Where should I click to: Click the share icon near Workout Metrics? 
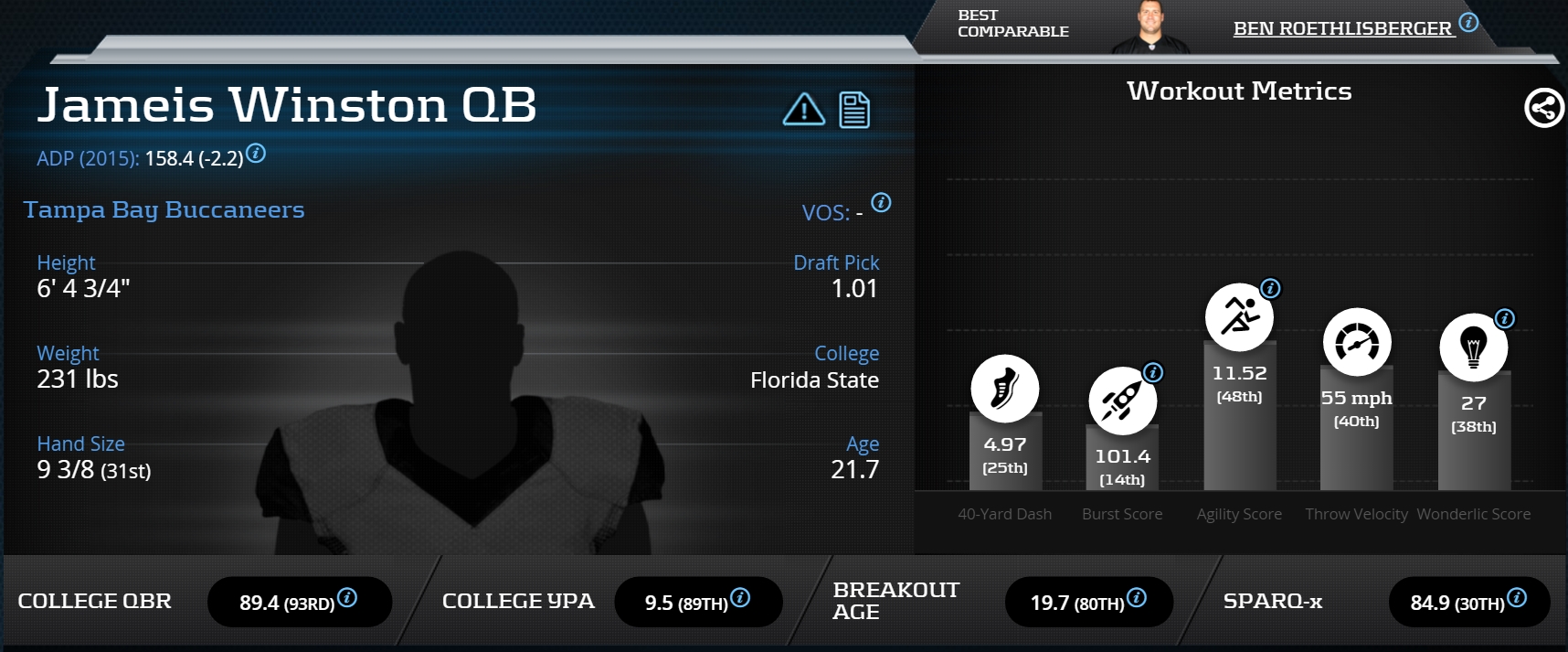click(1543, 108)
